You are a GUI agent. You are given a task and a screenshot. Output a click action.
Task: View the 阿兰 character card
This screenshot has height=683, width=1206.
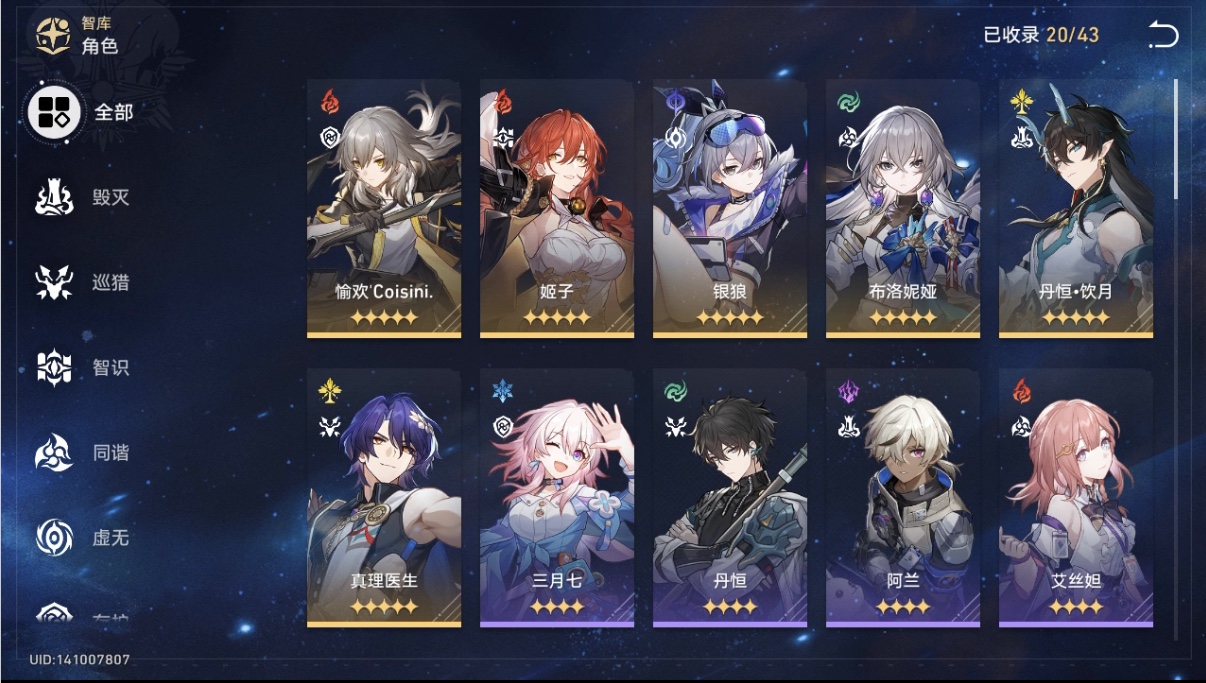[903, 497]
